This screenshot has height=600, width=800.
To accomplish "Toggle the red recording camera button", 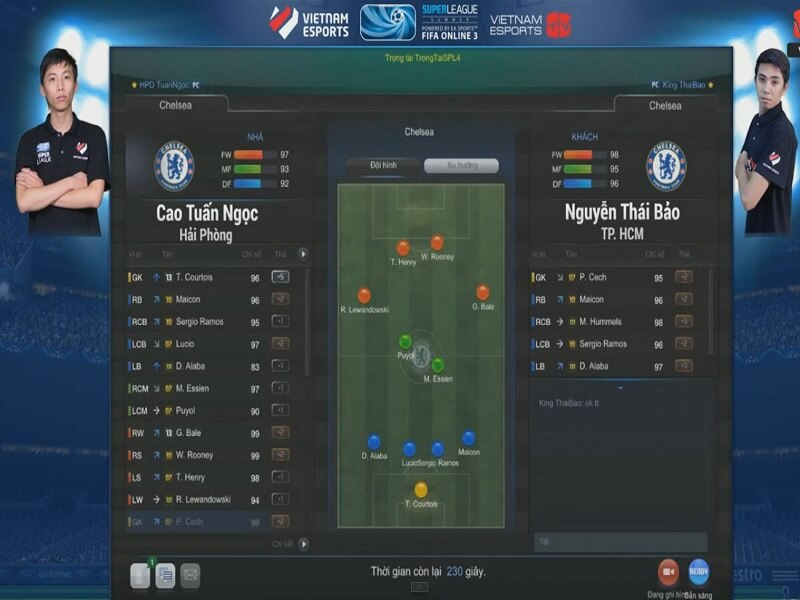I will click(x=668, y=572).
